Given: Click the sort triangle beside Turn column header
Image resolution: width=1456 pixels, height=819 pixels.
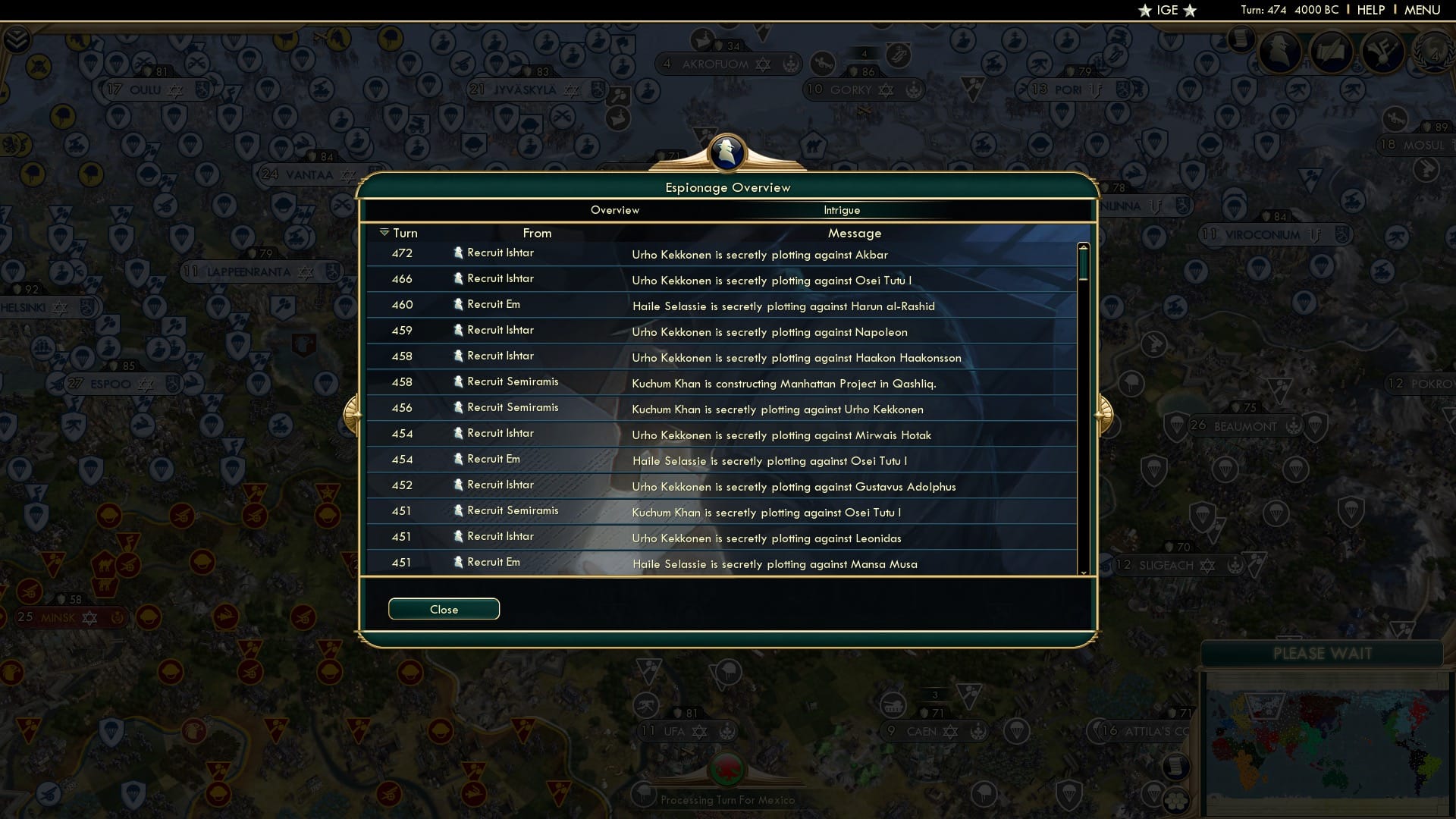Looking at the screenshot, I should [385, 232].
